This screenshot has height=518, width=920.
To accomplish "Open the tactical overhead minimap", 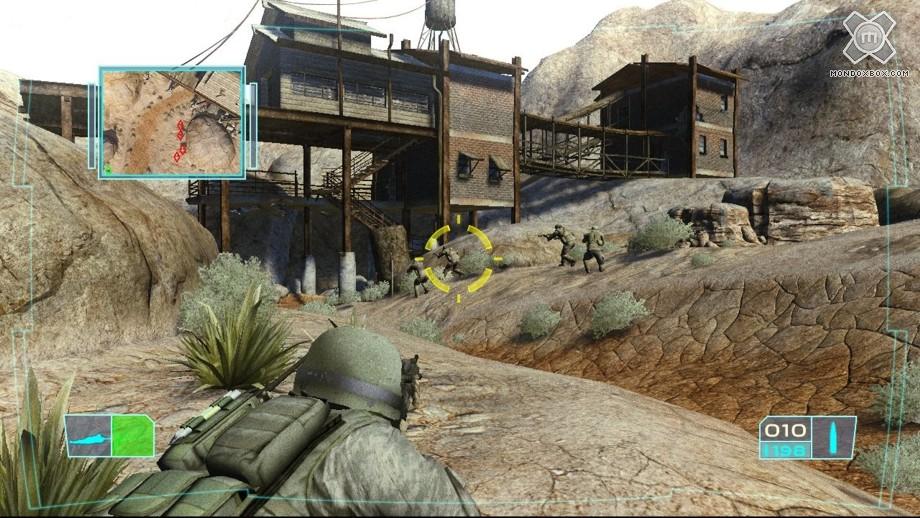I will coord(172,123).
